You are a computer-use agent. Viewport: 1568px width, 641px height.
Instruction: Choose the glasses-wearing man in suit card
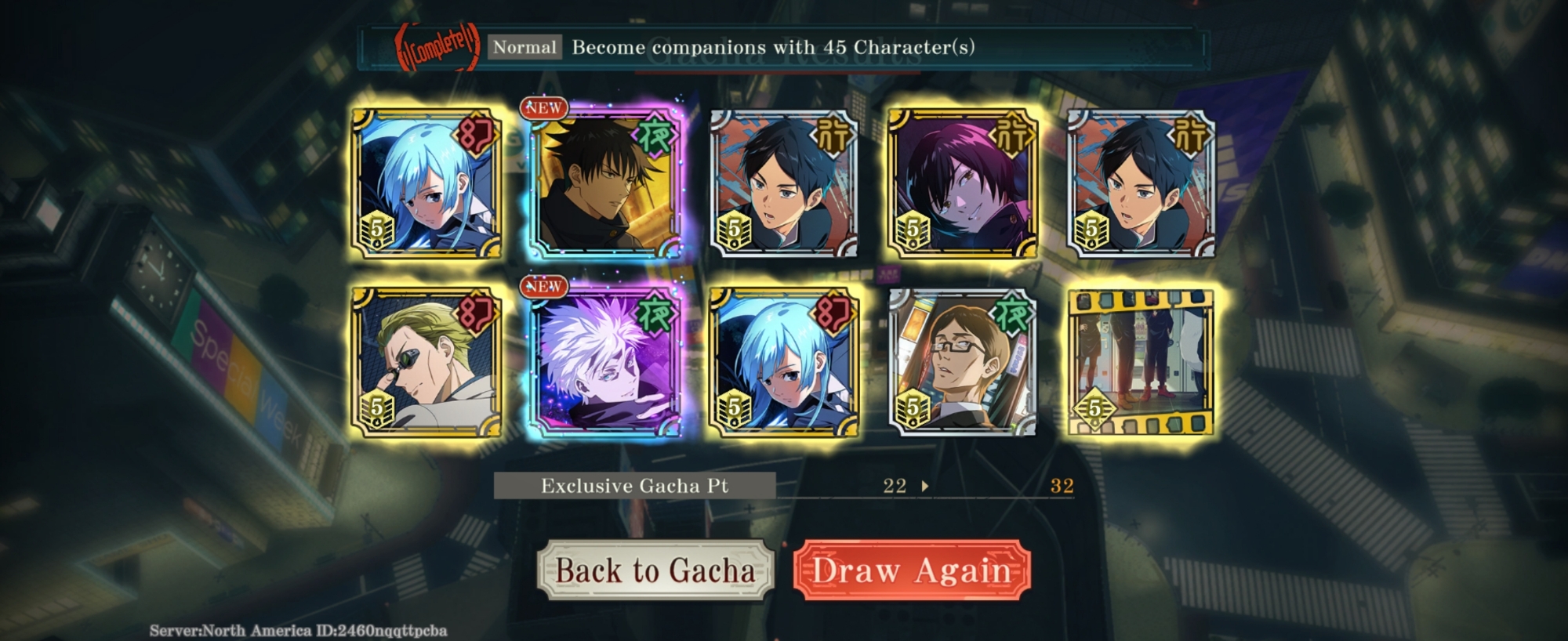[x=962, y=361]
